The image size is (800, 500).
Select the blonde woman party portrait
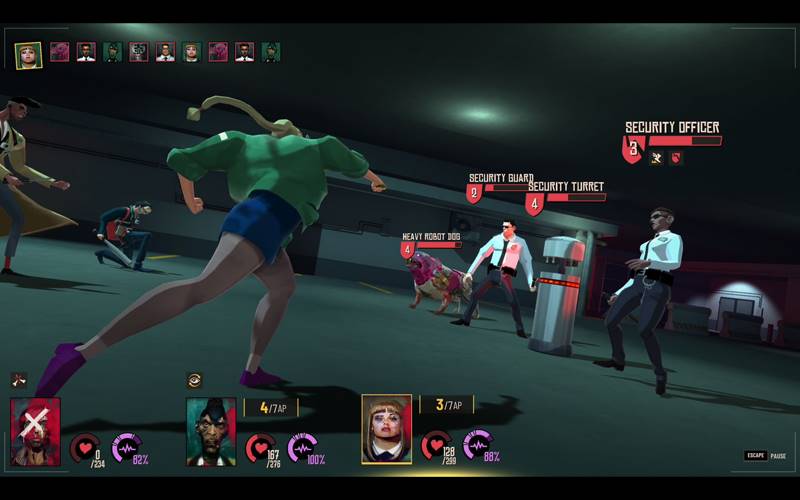(x=386, y=429)
